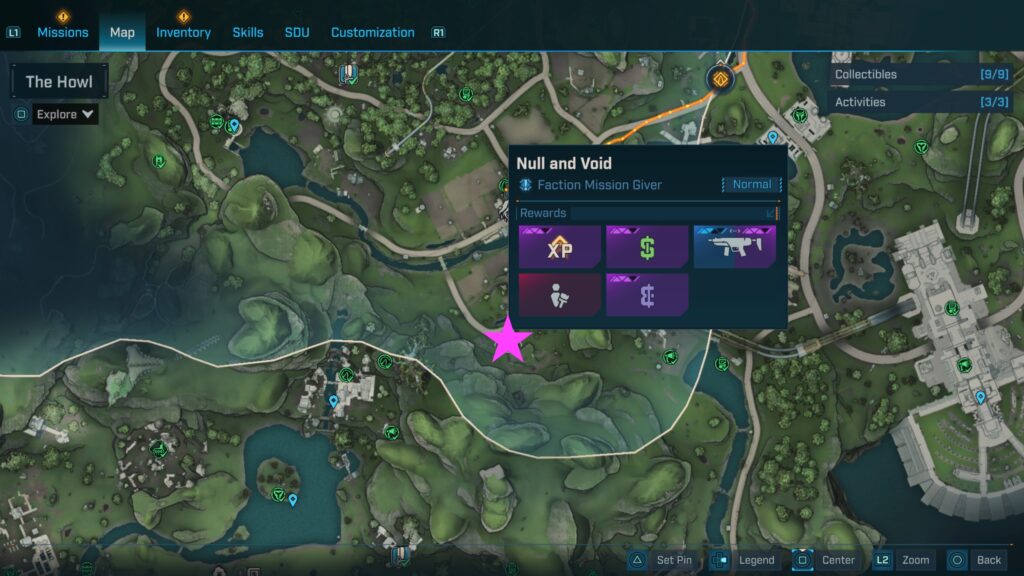Open the Explore dropdown
The height and width of the screenshot is (576, 1024).
(65, 114)
